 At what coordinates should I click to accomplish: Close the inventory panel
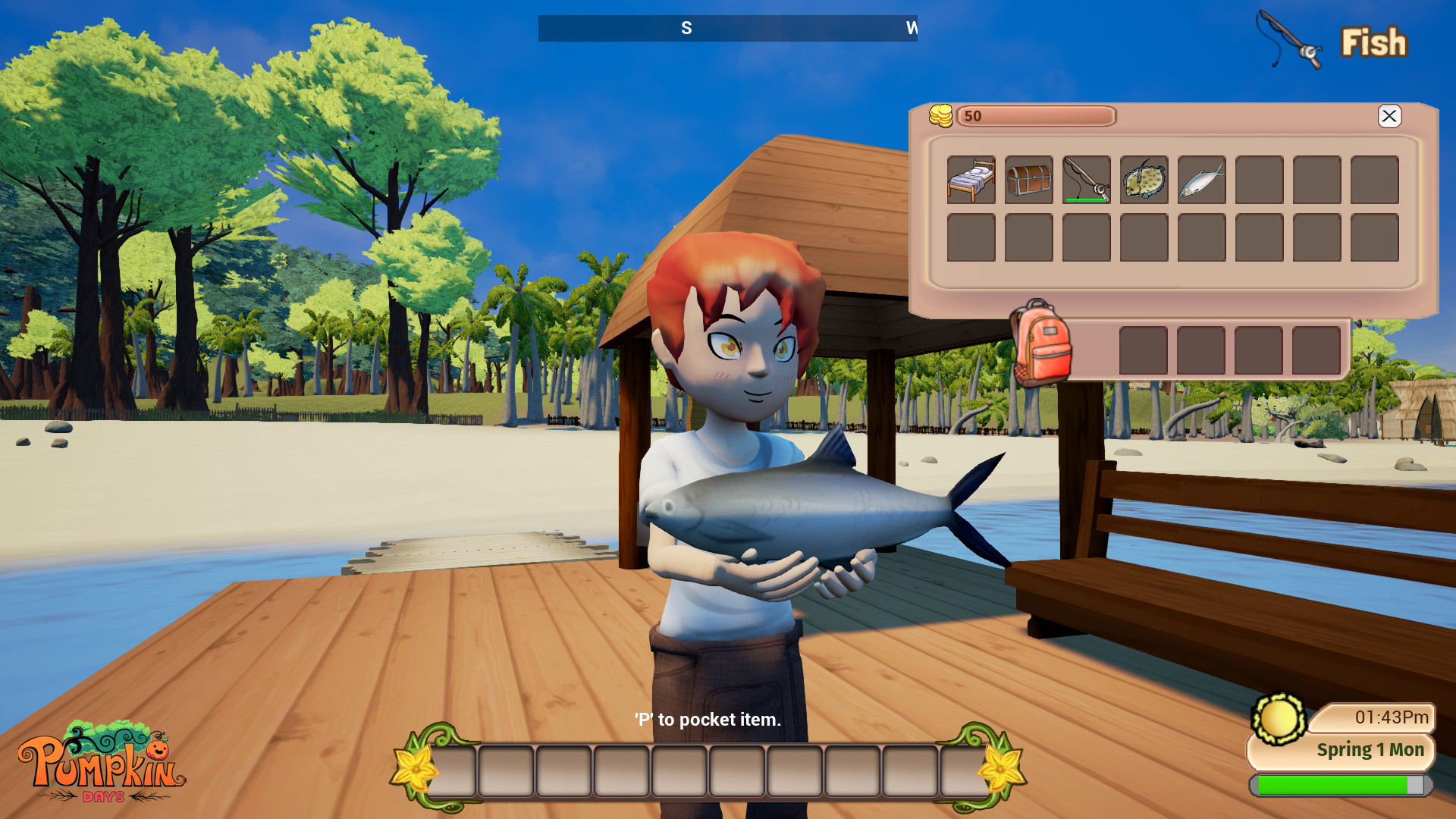tap(1390, 117)
